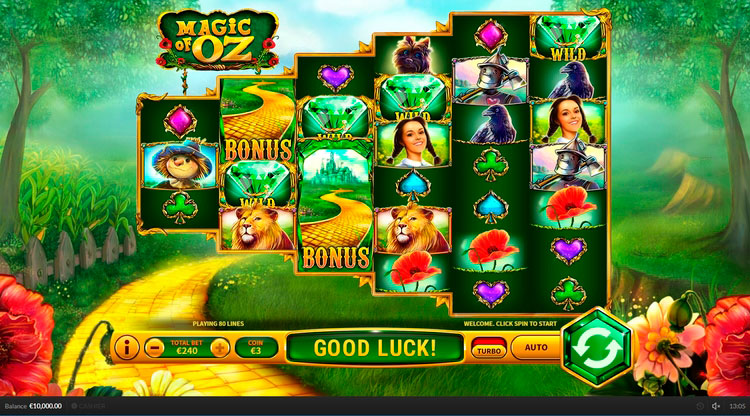
Task: Open the info paytable button
Action: 126,348
